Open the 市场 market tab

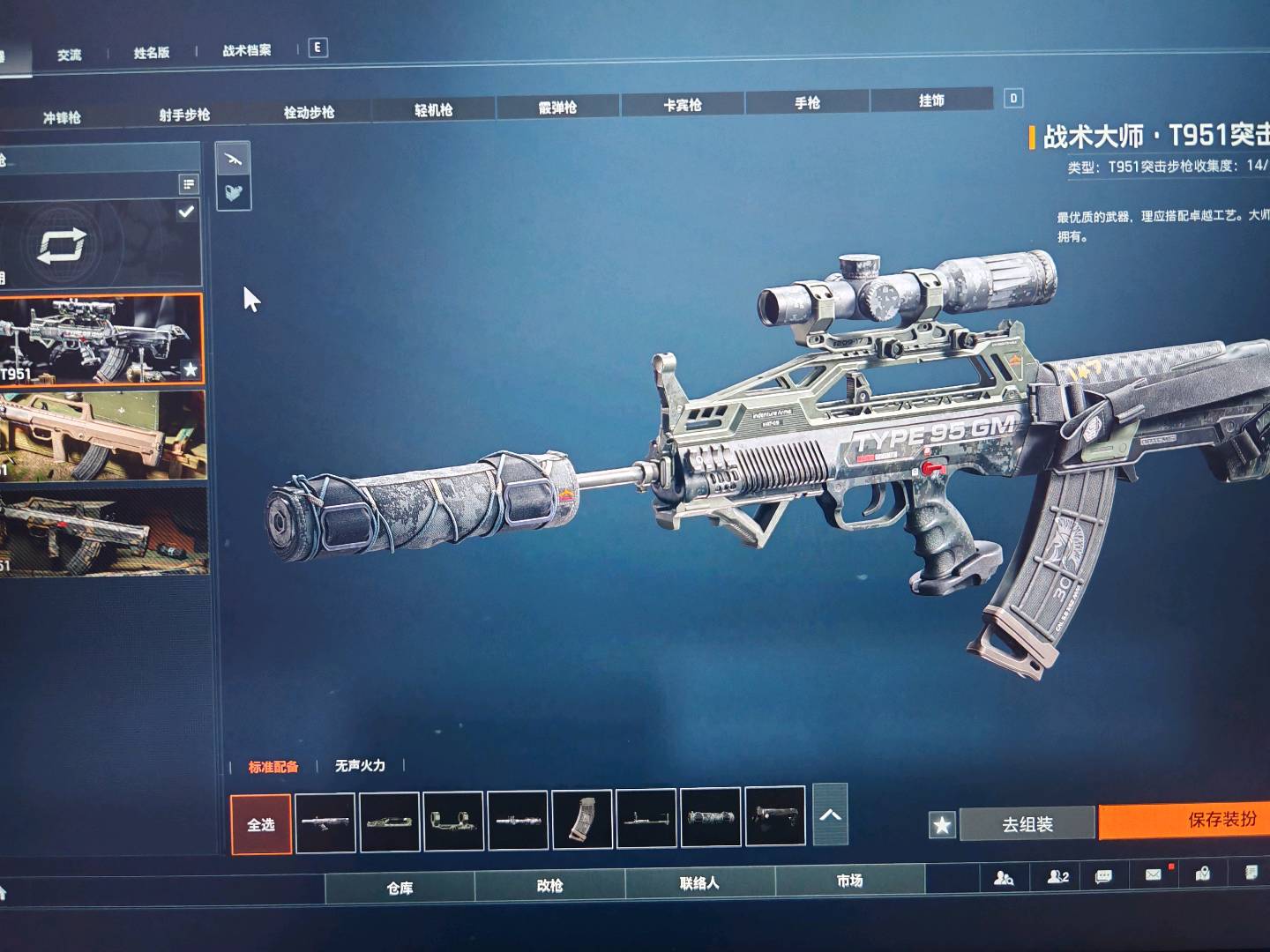click(849, 881)
